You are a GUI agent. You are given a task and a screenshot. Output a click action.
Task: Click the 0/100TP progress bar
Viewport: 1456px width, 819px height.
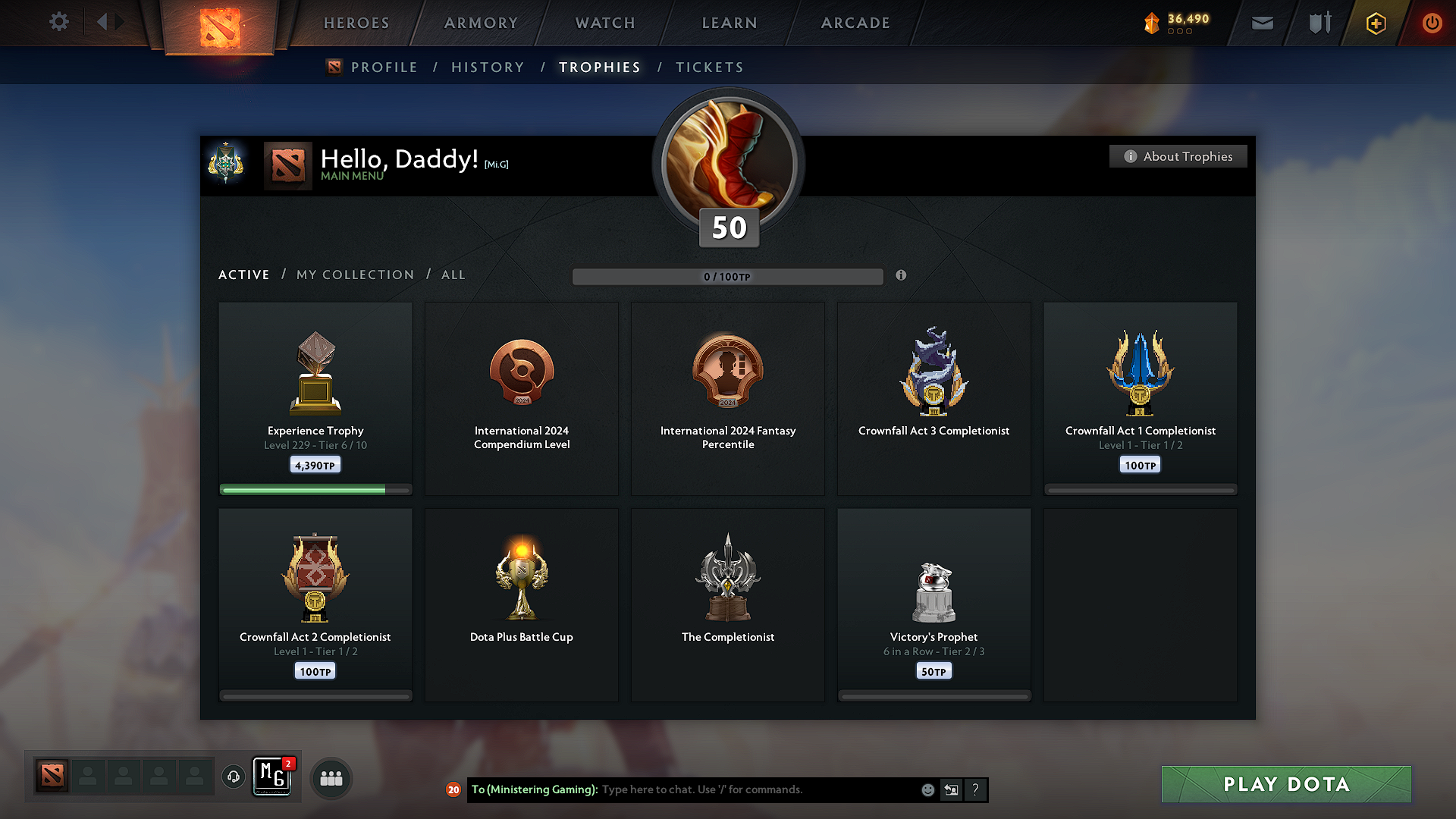tap(727, 276)
